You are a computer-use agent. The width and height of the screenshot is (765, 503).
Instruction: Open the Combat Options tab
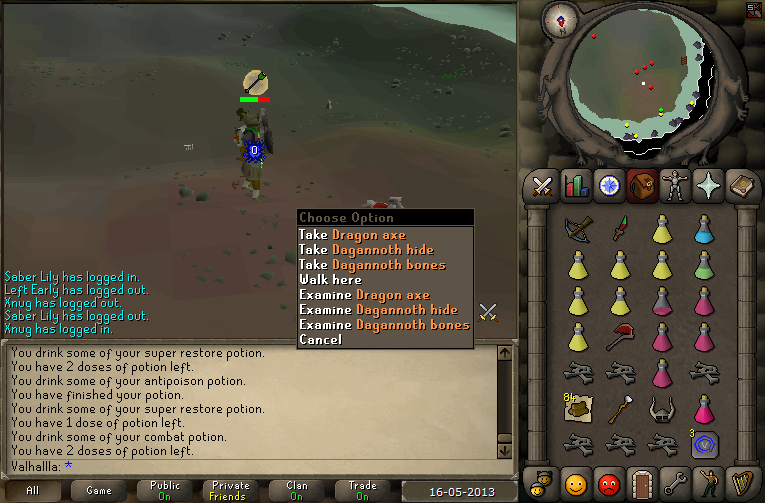543,185
